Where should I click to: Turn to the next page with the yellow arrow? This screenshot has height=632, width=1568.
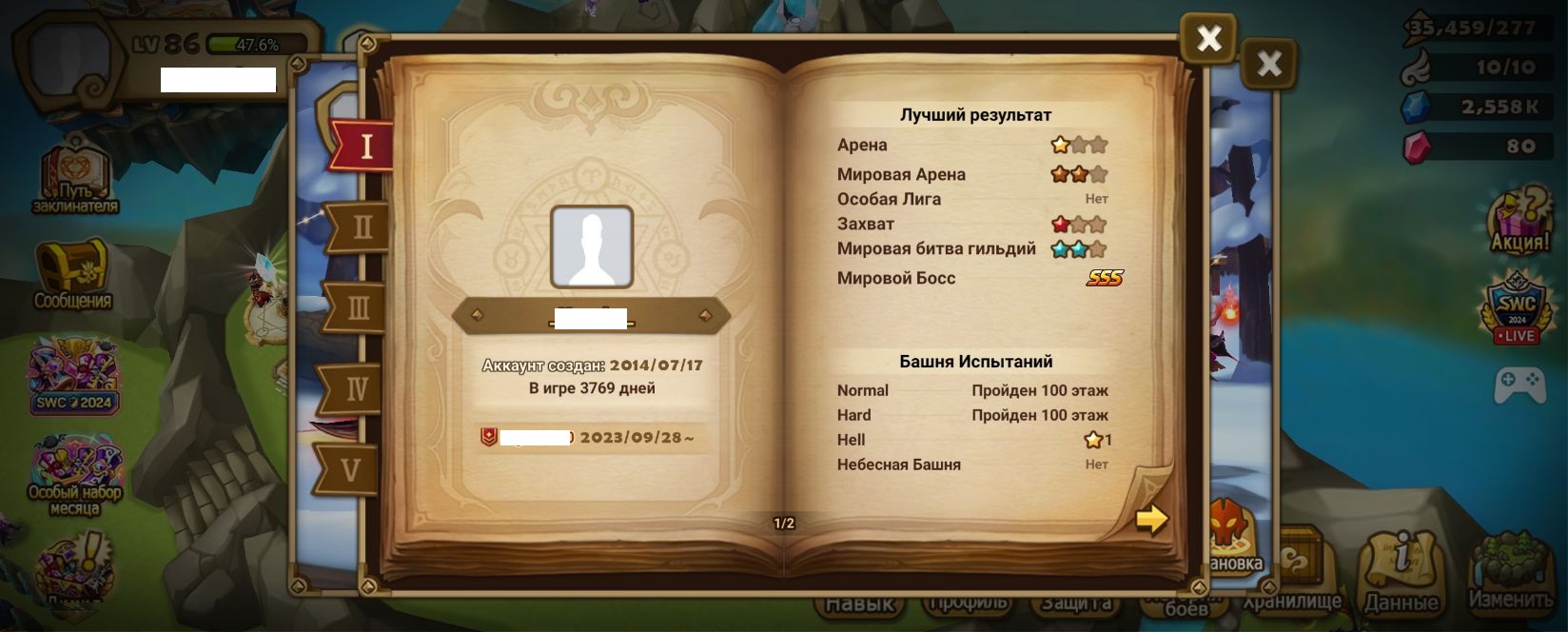1151,519
